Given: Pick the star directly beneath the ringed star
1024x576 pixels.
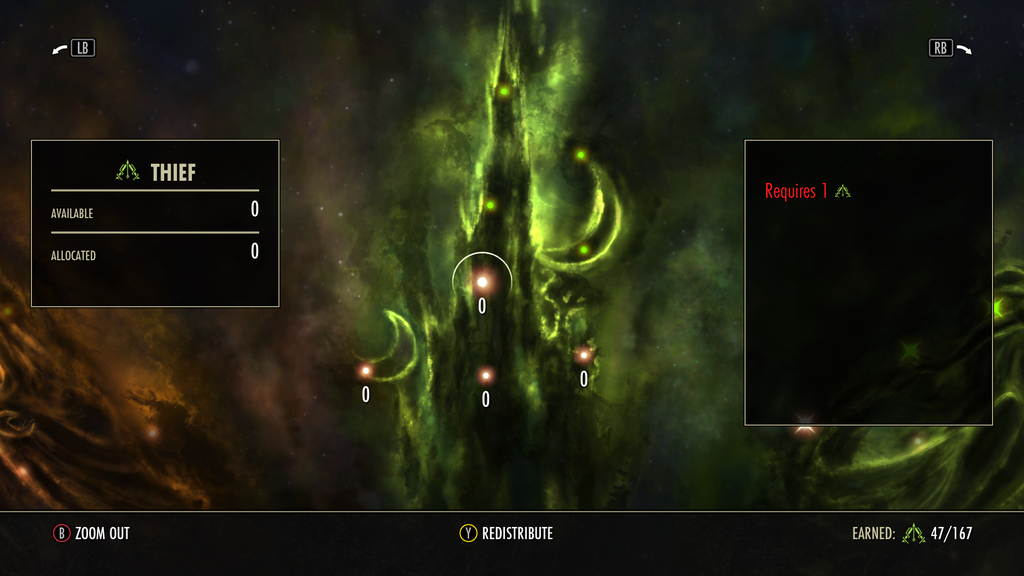Looking at the screenshot, I should 486,376.
